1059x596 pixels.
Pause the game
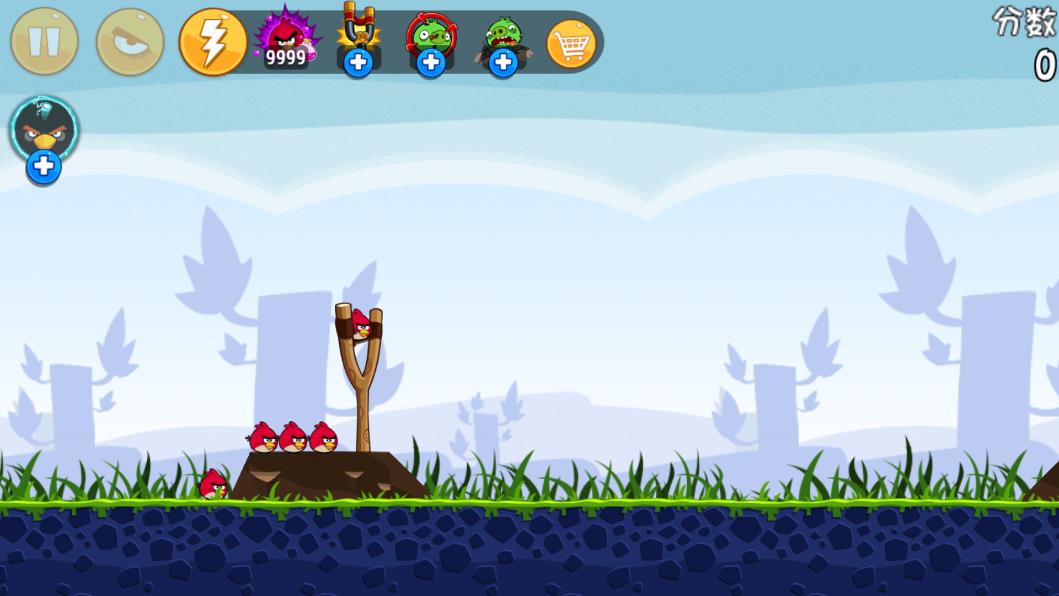click(44, 42)
